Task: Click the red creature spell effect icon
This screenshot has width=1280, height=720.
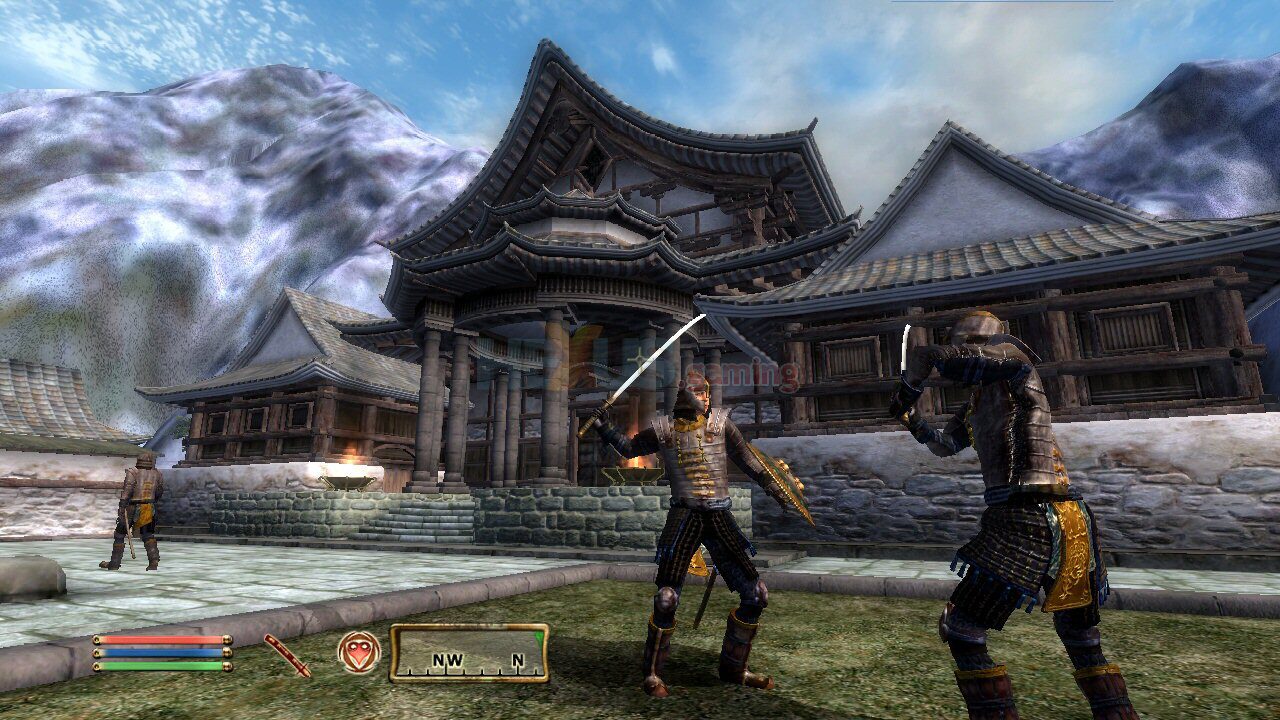Action: 358,653
